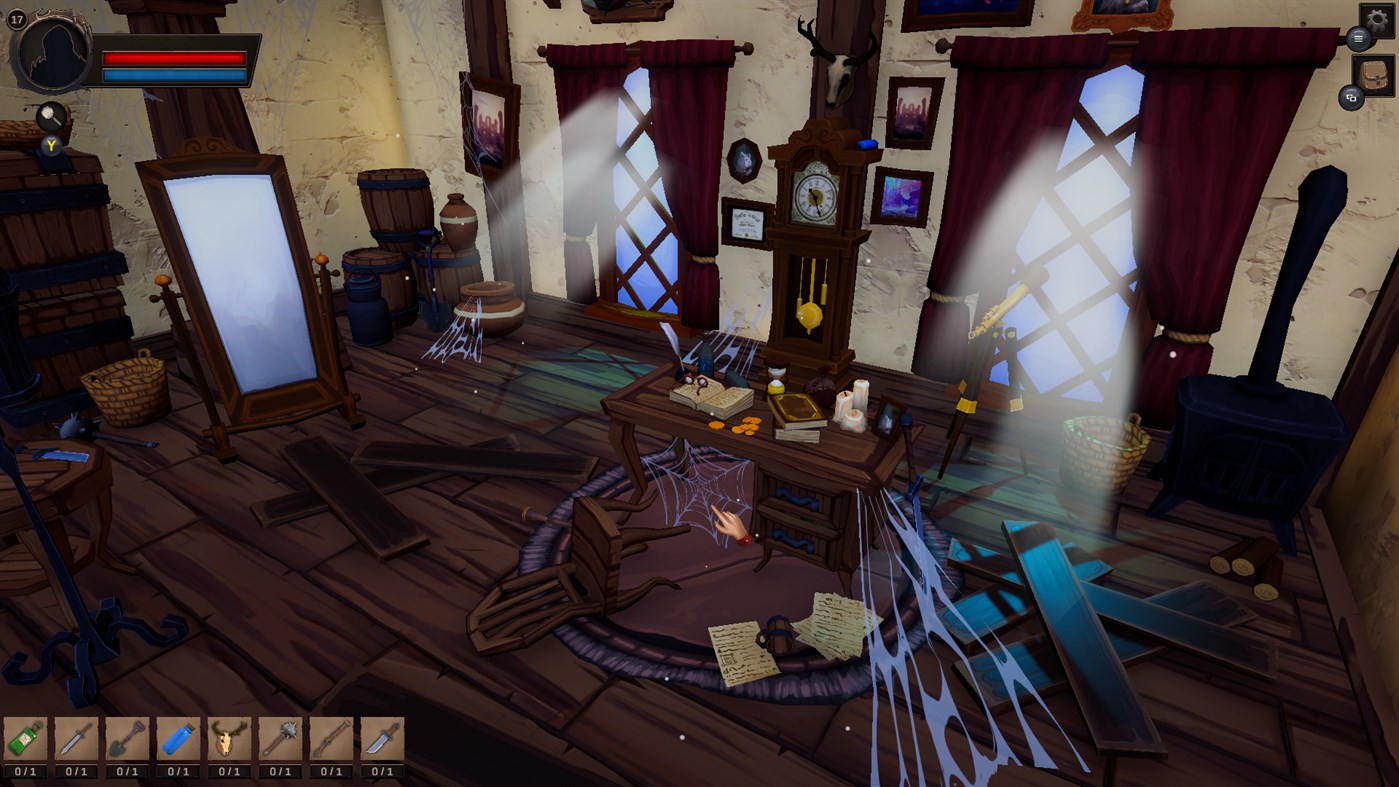Image resolution: width=1399 pixels, height=787 pixels.
Task: Click the hamburger menu button
Action: click(1357, 38)
